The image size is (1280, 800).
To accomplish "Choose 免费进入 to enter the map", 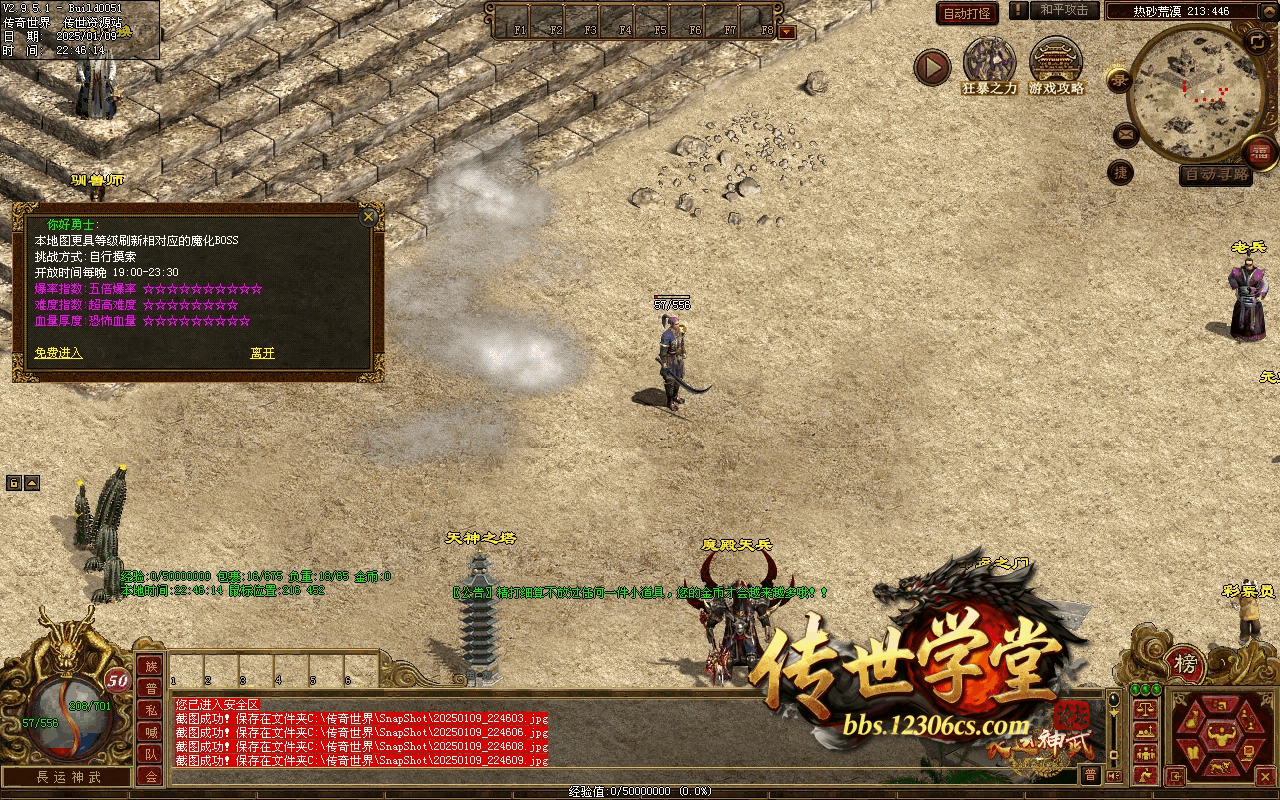I will tap(58, 353).
